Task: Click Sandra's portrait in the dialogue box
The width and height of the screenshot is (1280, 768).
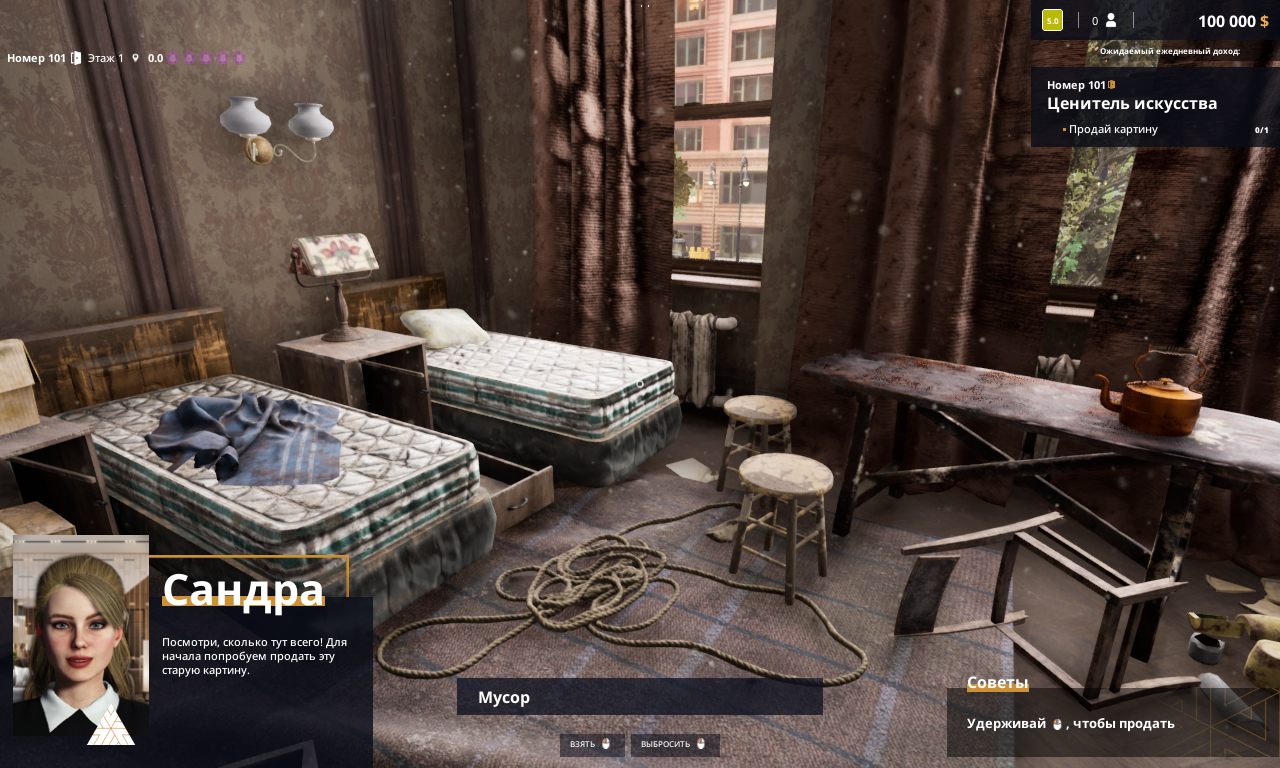Action: click(80, 636)
